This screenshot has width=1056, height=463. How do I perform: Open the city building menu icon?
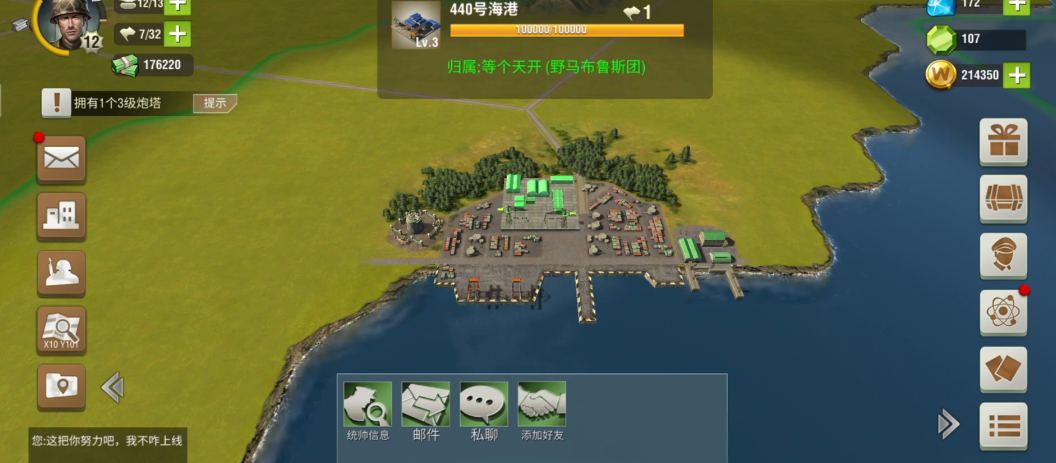click(61, 215)
